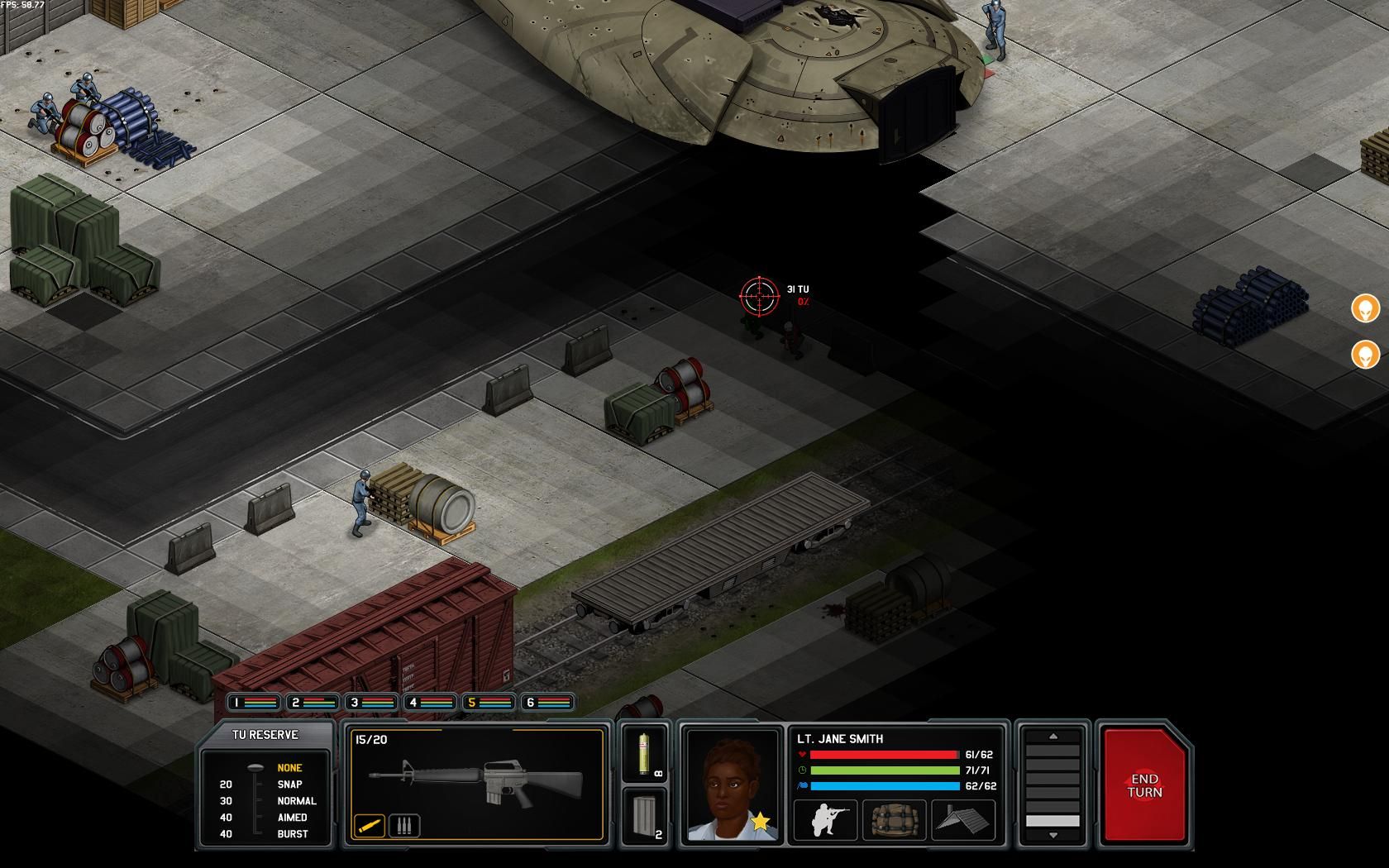Select single-shot fire mode bullet icon

point(370,825)
